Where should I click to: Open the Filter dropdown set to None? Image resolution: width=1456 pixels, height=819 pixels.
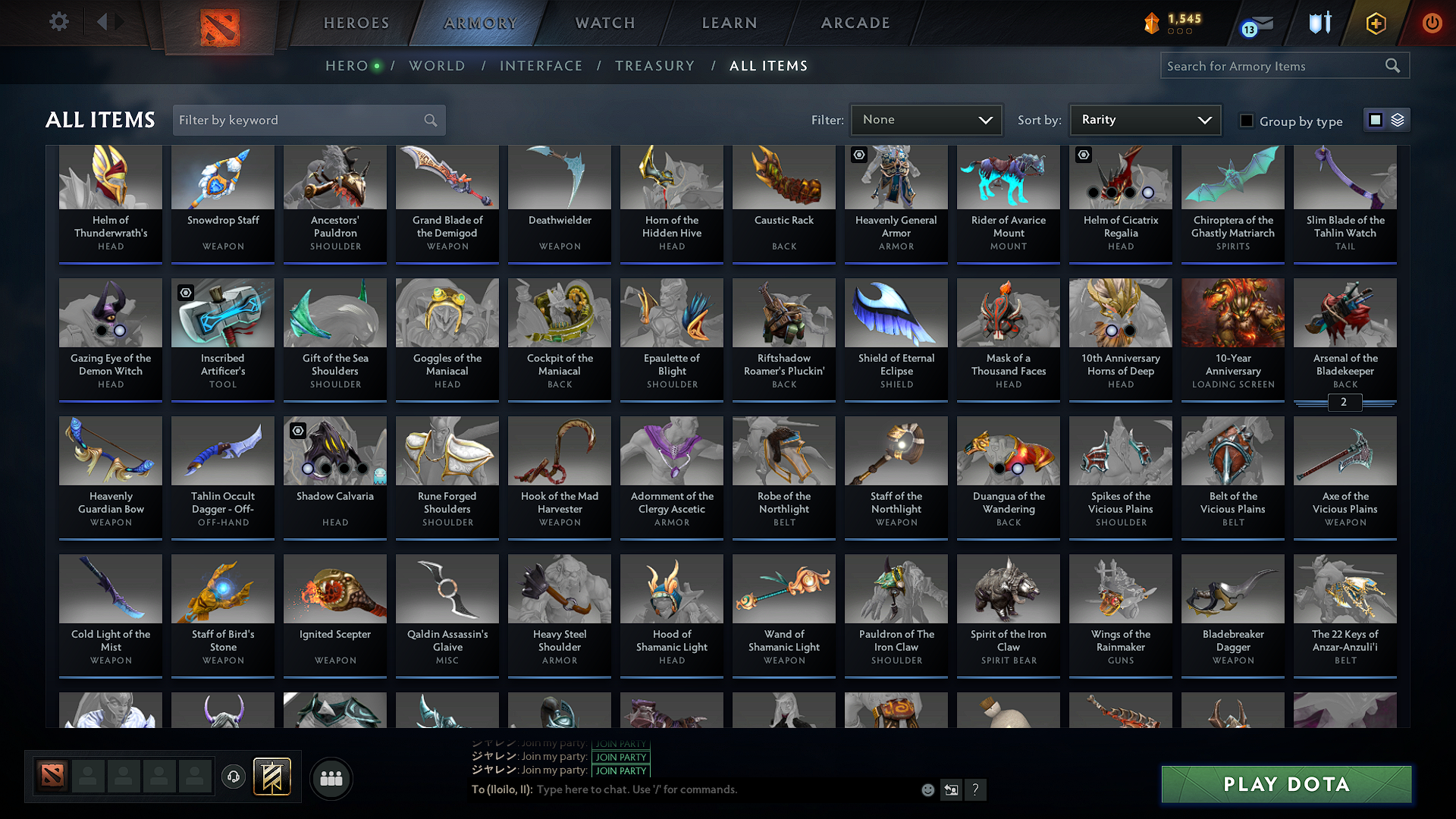pos(926,119)
